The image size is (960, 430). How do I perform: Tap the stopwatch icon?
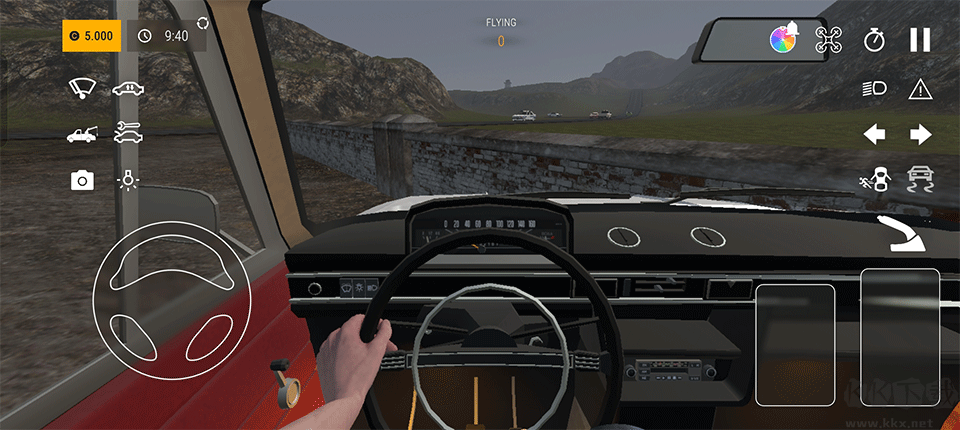[x=875, y=40]
